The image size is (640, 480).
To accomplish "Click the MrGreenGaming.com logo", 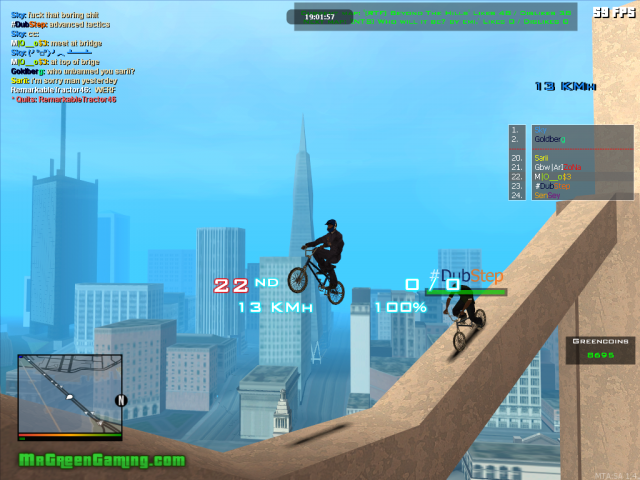I will click(x=102, y=460).
